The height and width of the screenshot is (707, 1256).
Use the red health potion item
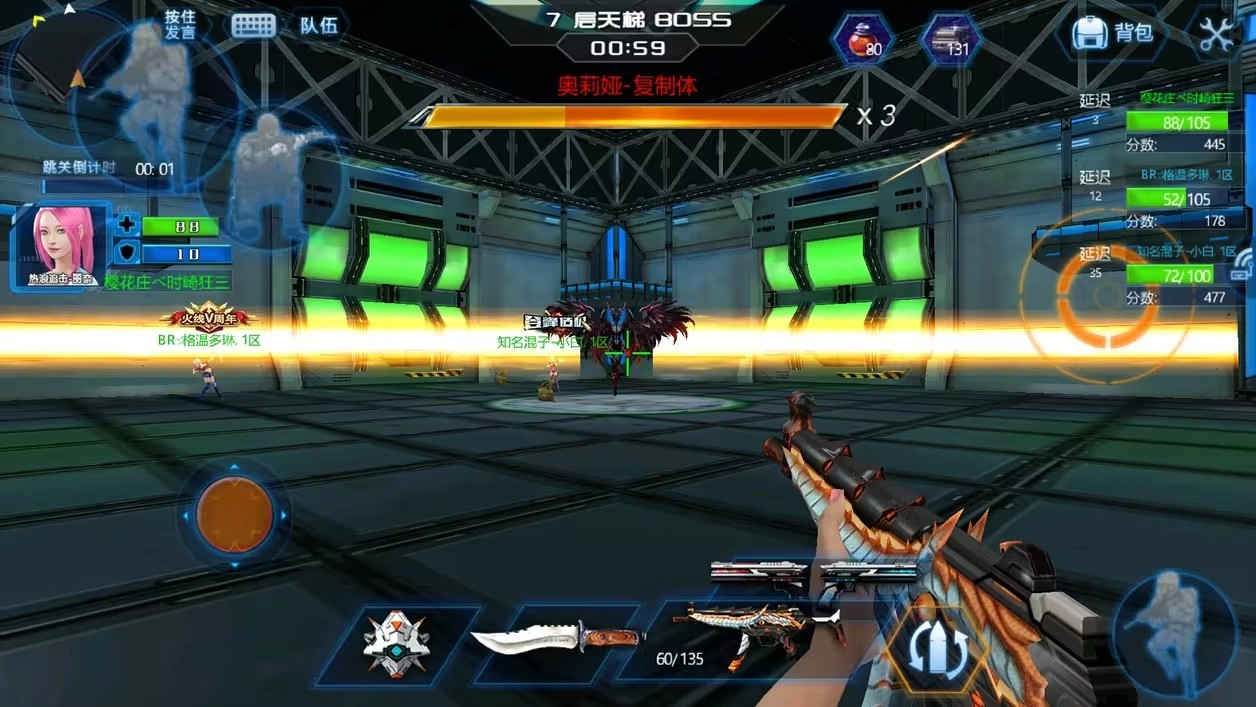coord(862,40)
